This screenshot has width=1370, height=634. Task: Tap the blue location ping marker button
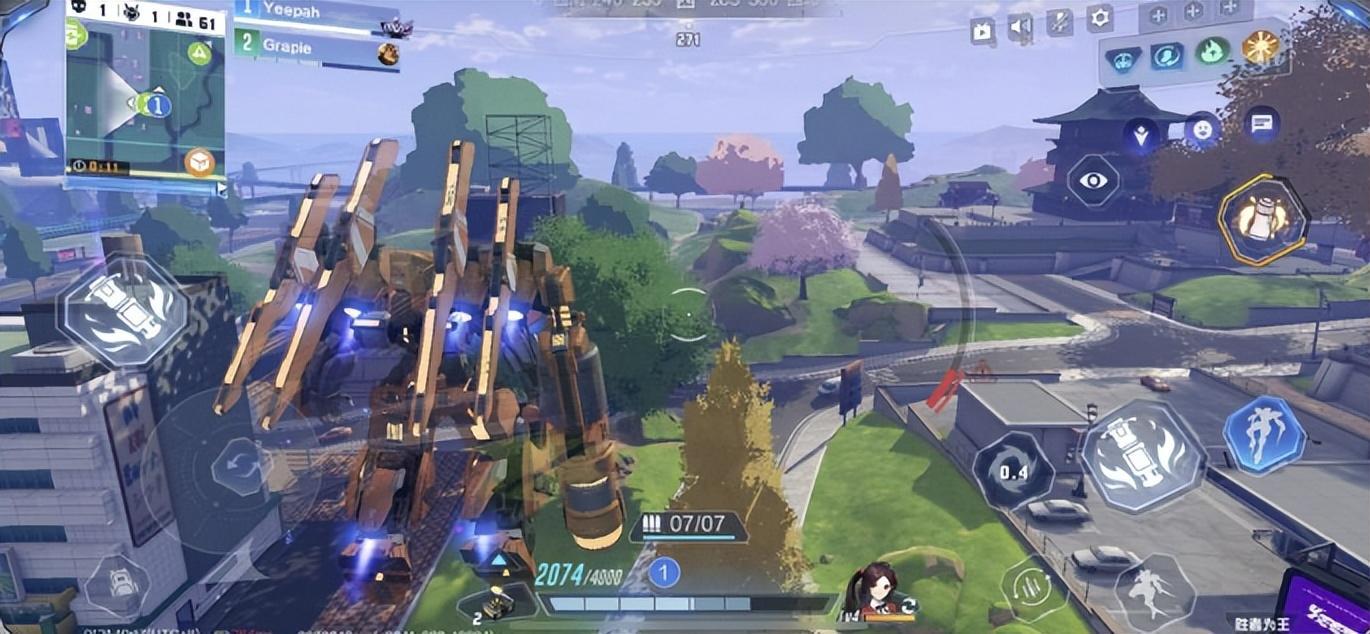tap(1141, 135)
